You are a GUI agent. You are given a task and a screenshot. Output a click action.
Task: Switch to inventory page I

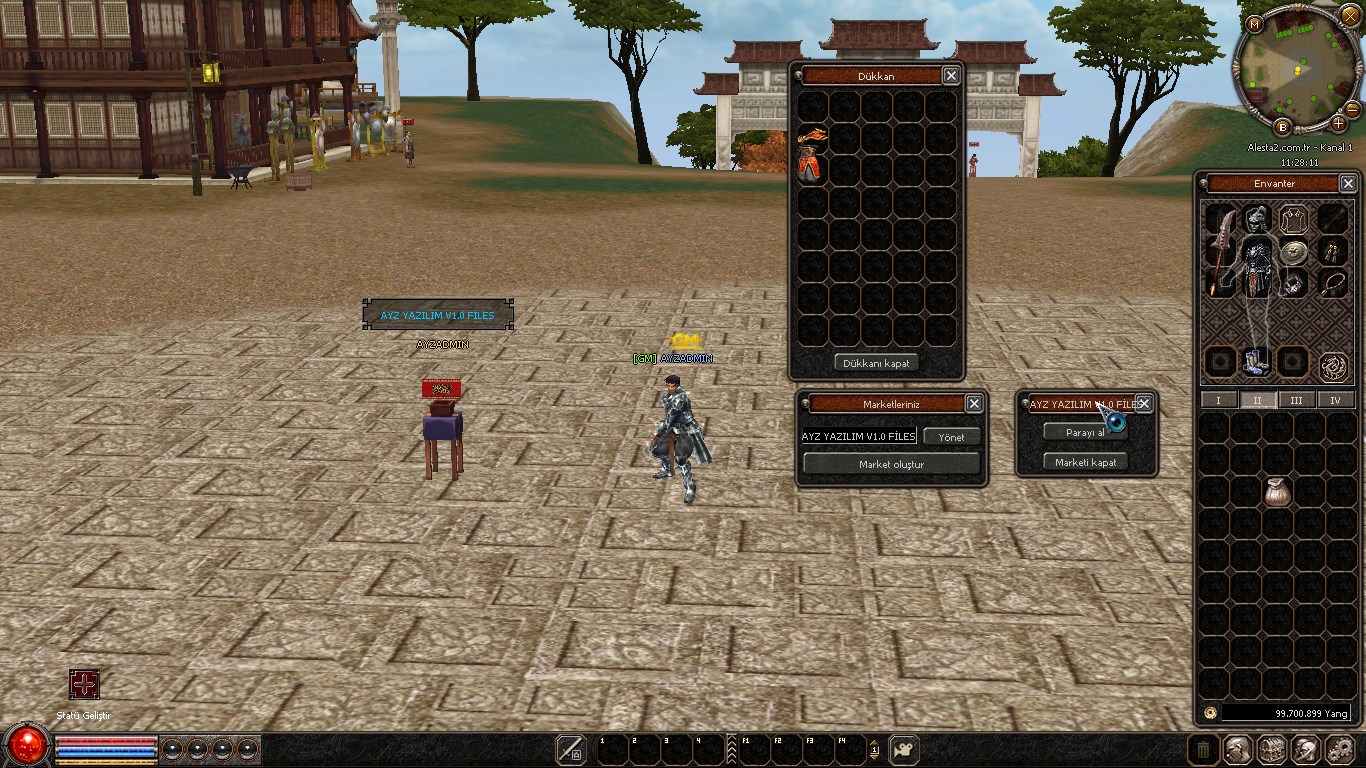tap(1218, 400)
